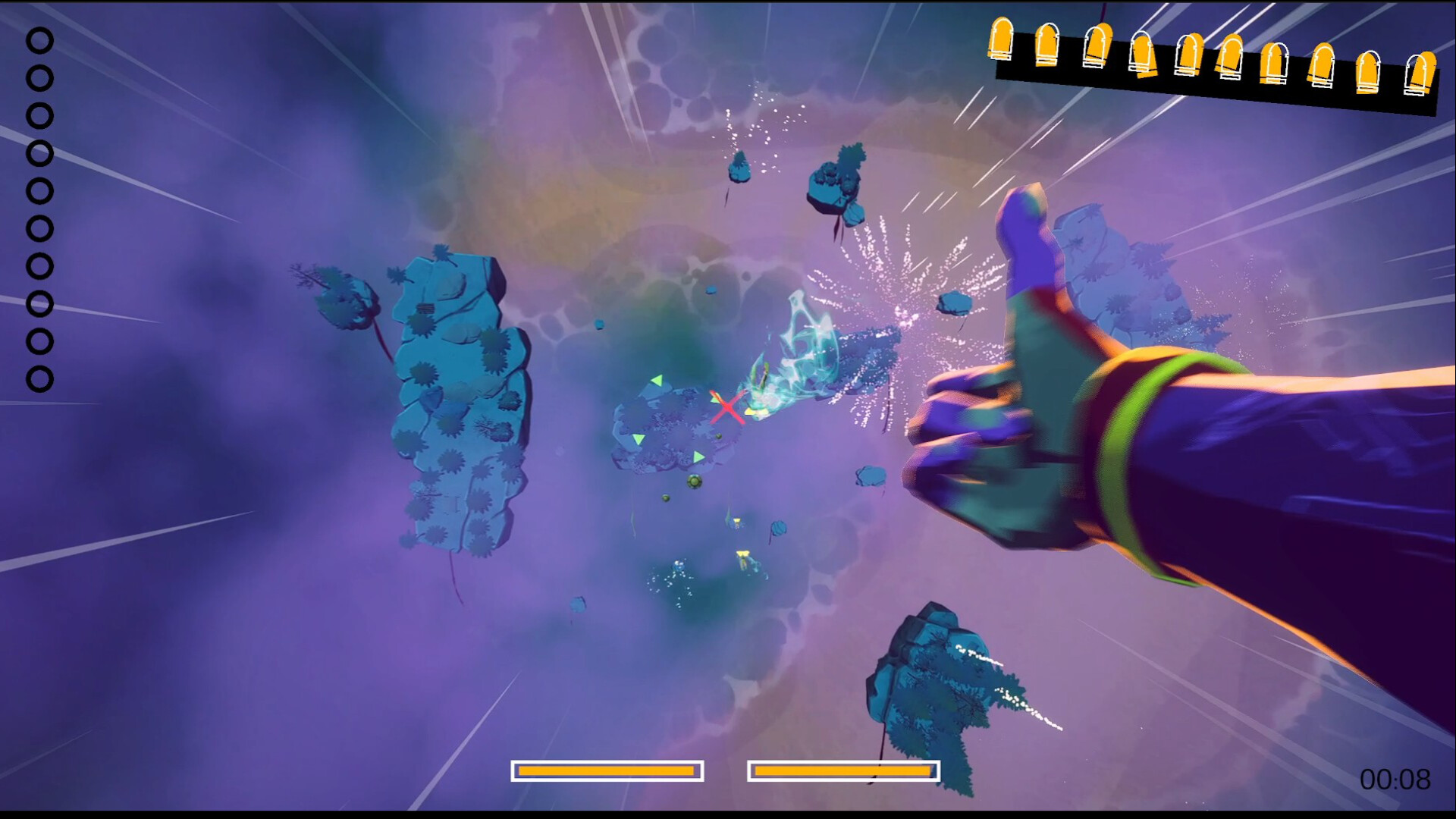Click the red X crosshair marker

tap(727, 406)
